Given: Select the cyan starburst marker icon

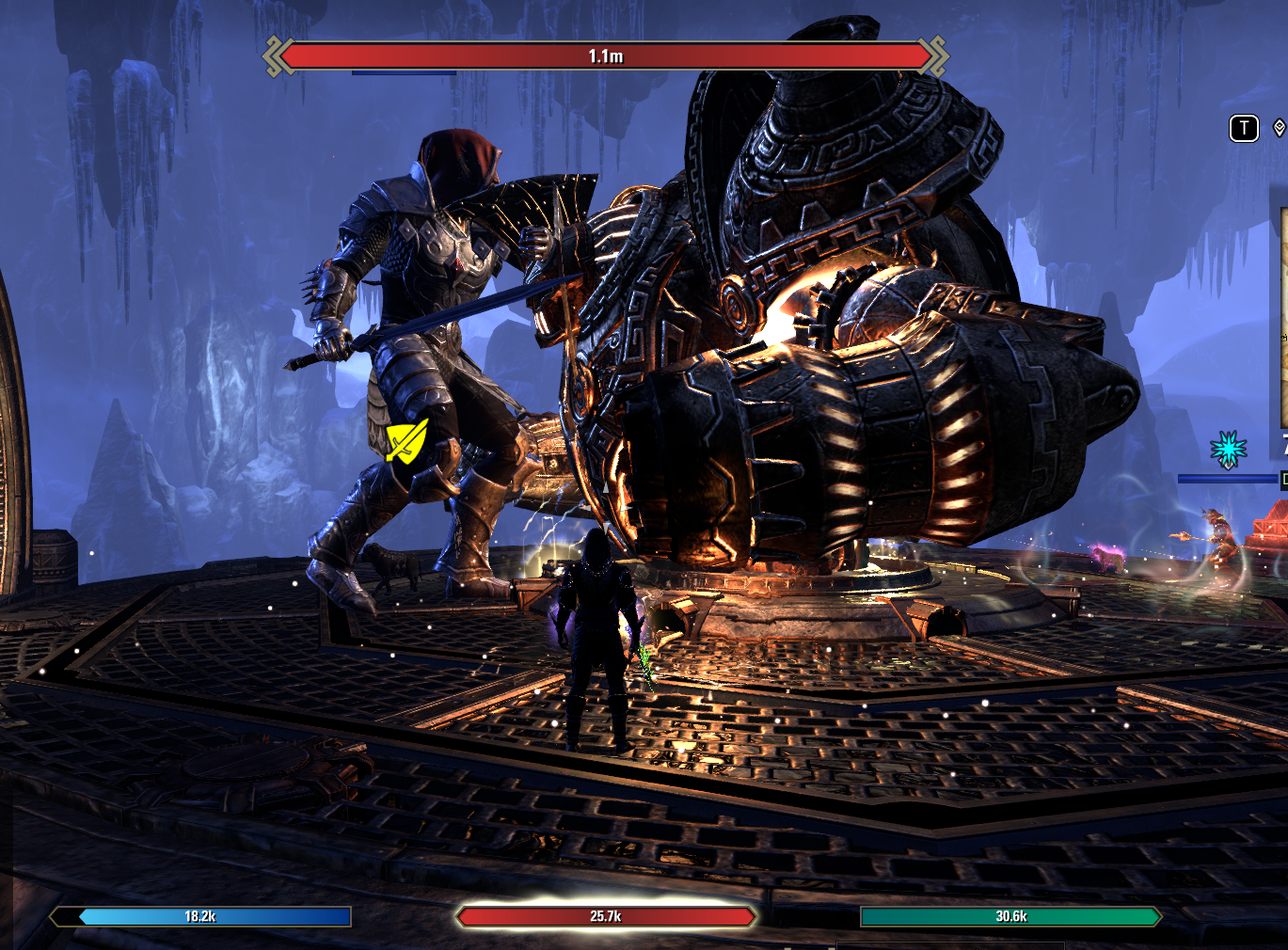Looking at the screenshot, I should point(1228,450).
